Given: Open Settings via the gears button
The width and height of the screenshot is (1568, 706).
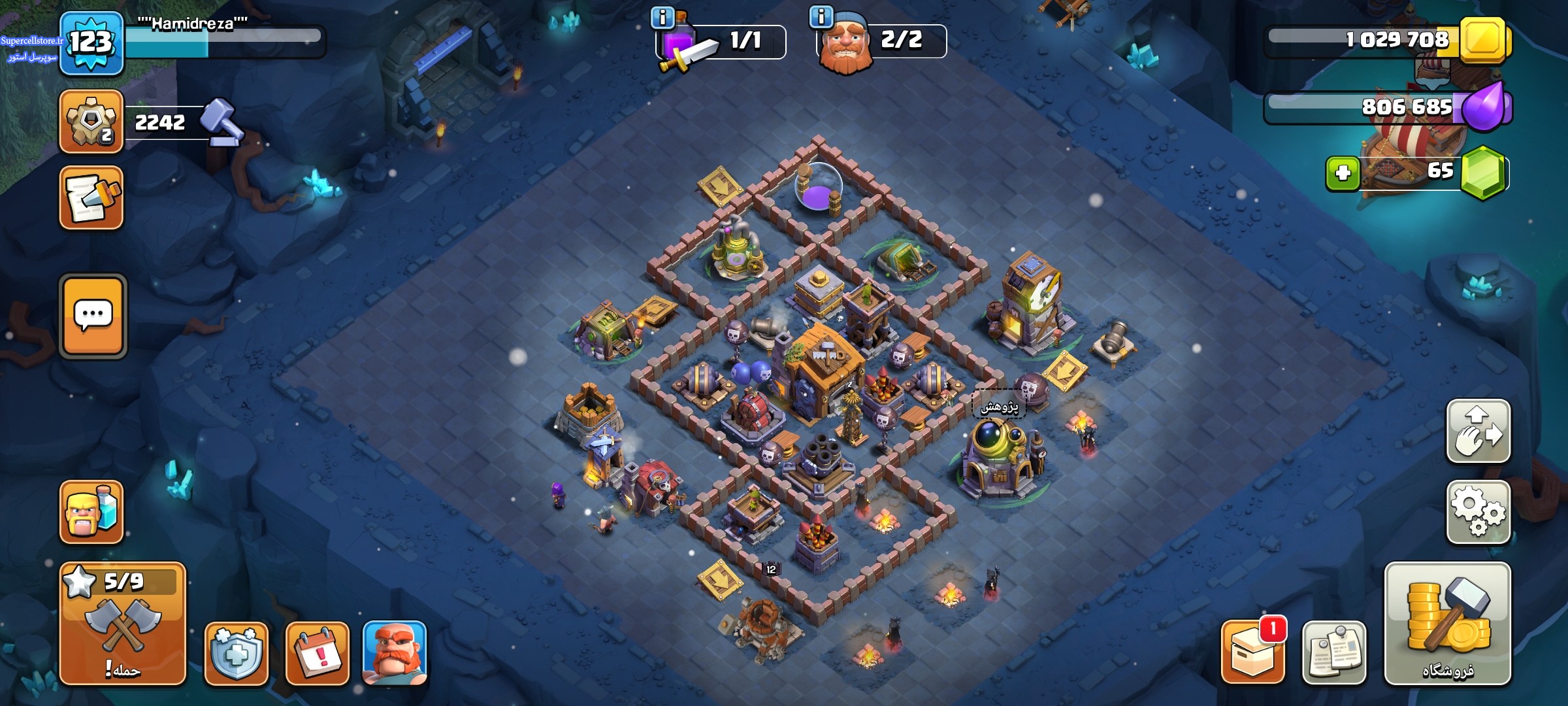Looking at the screenshot, I should (x=1478, y=513).
